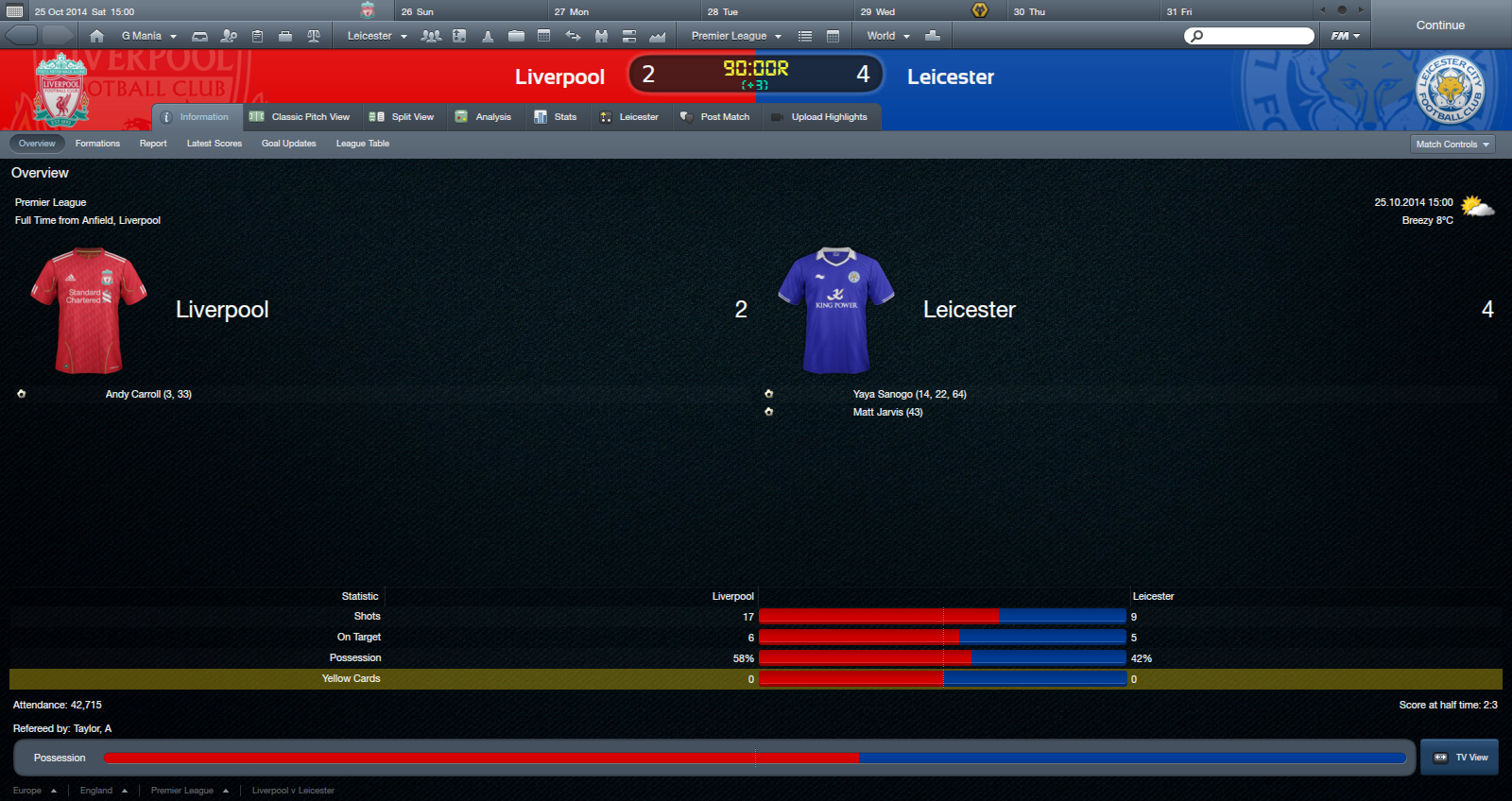The image size is (1512, 801).
Task: View the Formations sub-tab
Action: tap(97, 144)
